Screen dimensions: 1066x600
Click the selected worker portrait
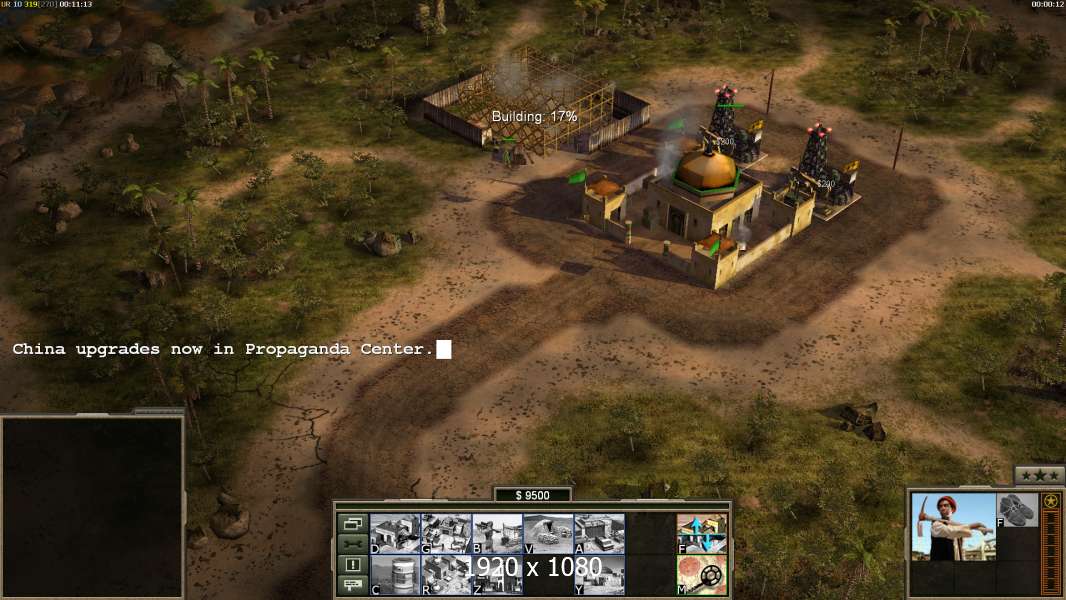[x=953, y=526]
